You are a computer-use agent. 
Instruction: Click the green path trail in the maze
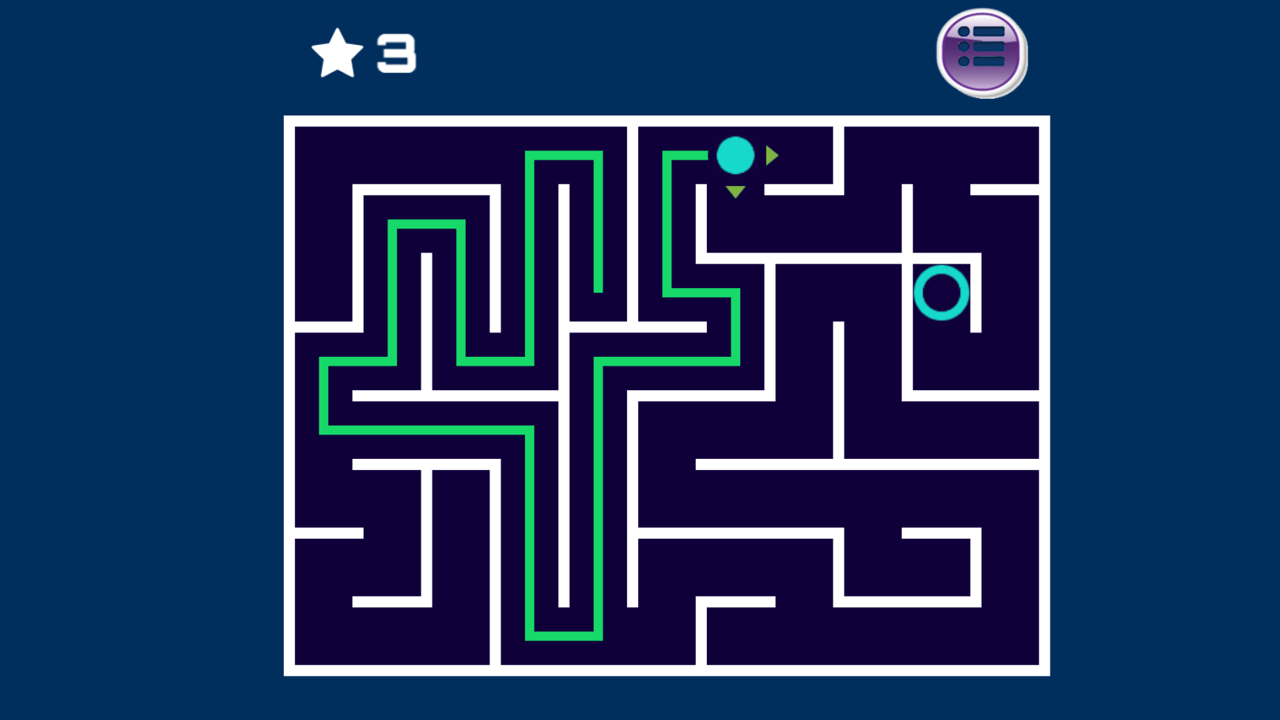(430, 430)
